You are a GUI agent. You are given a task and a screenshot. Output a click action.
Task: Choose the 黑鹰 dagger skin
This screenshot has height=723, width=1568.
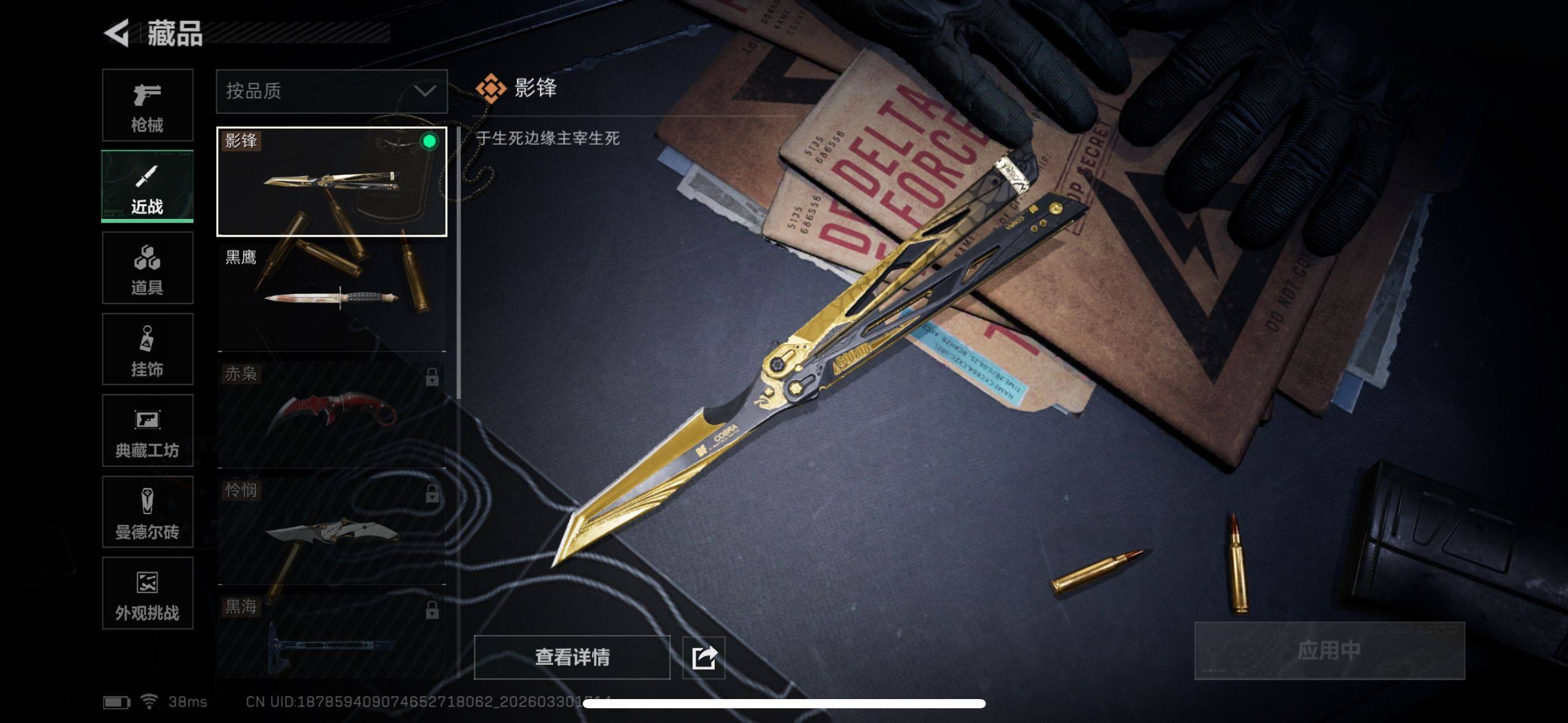click(331, 297)
